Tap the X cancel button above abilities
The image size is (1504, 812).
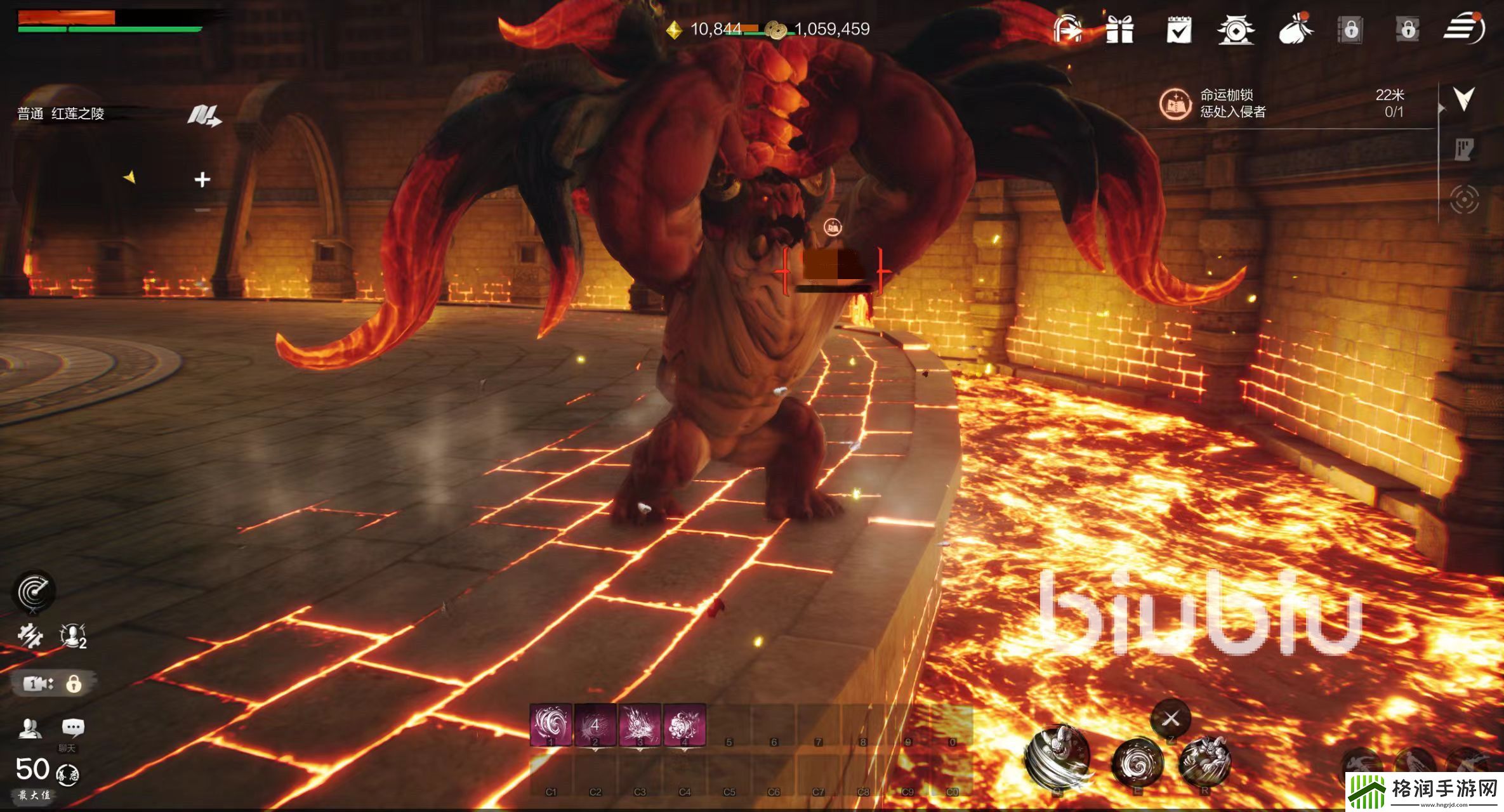point(1171,719)
